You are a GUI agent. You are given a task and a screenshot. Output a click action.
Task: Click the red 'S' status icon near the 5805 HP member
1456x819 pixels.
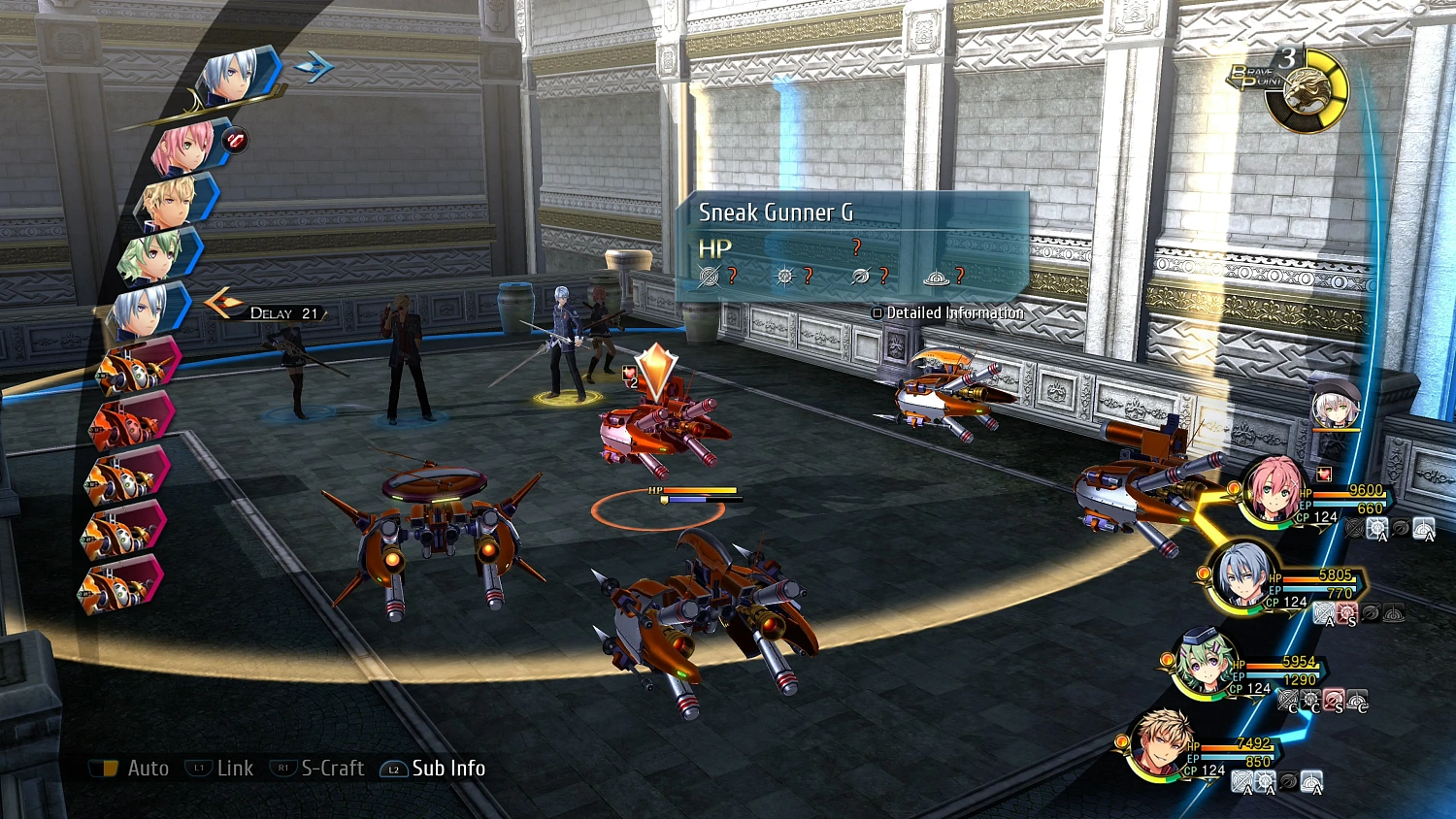(x=1348, y=612)
